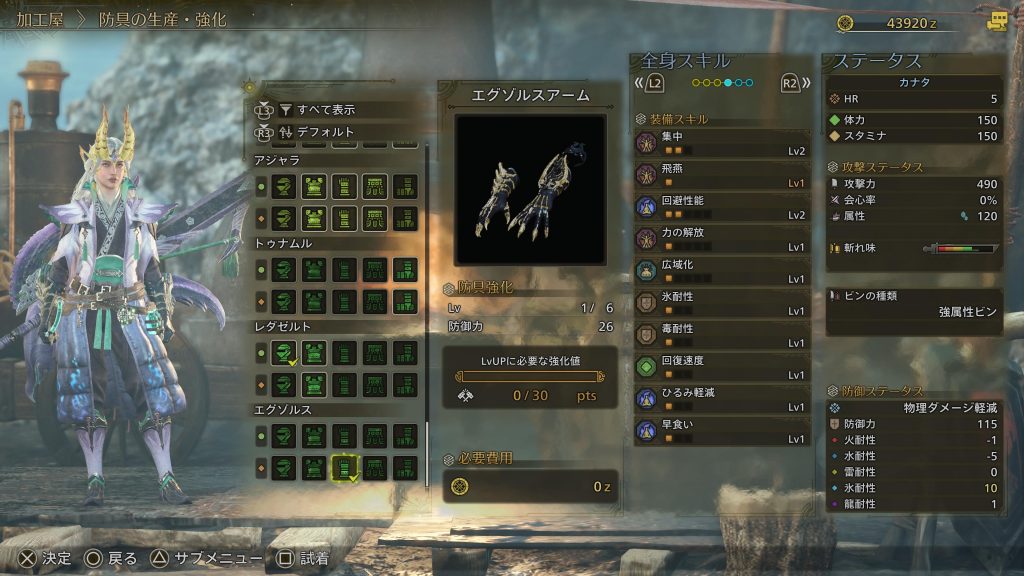1024x576 pixels.
Task: Select the 回避性能 skill entry
Action: [722, 207]
